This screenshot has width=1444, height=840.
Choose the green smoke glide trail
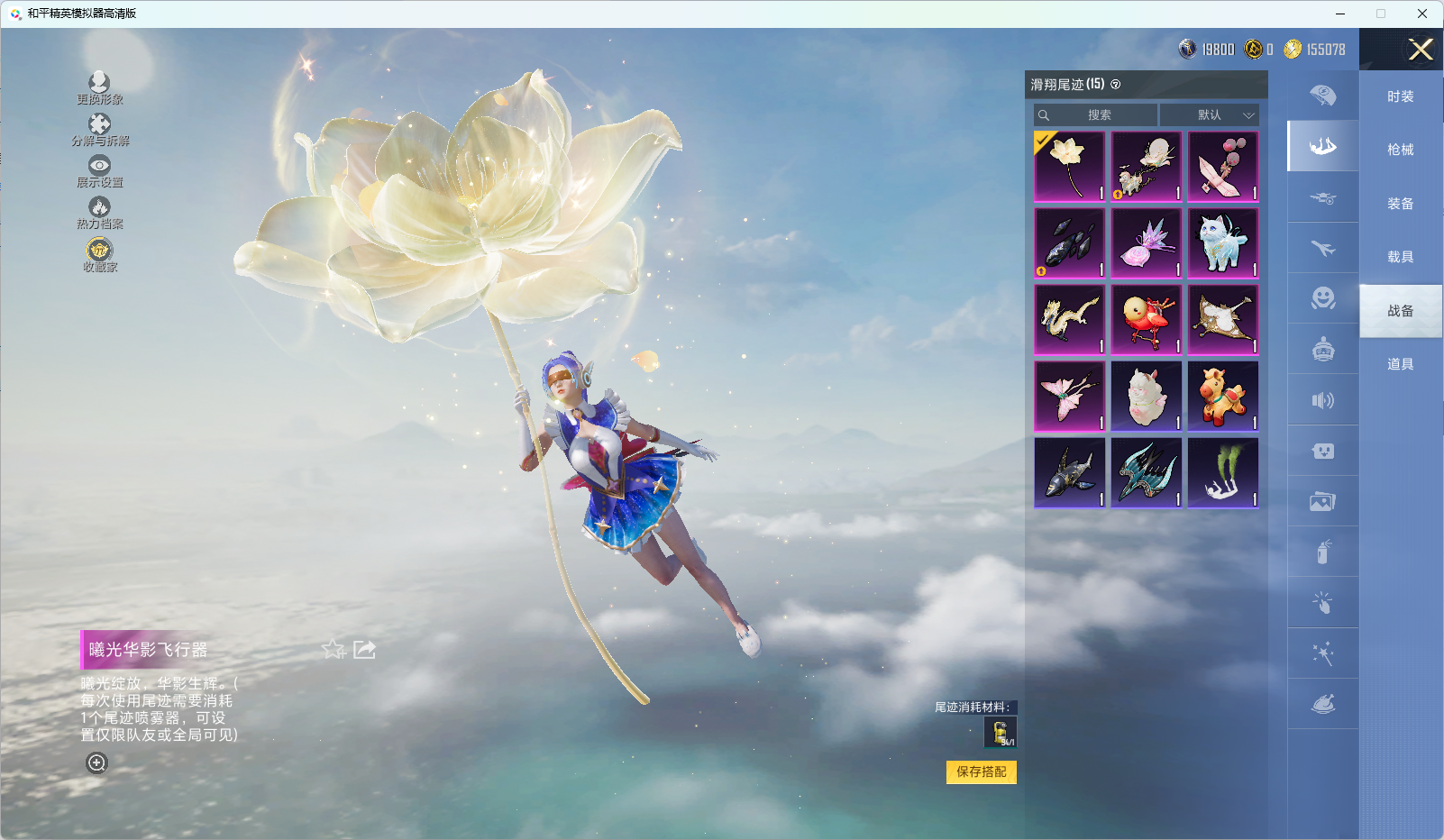tap(1223, 473)
